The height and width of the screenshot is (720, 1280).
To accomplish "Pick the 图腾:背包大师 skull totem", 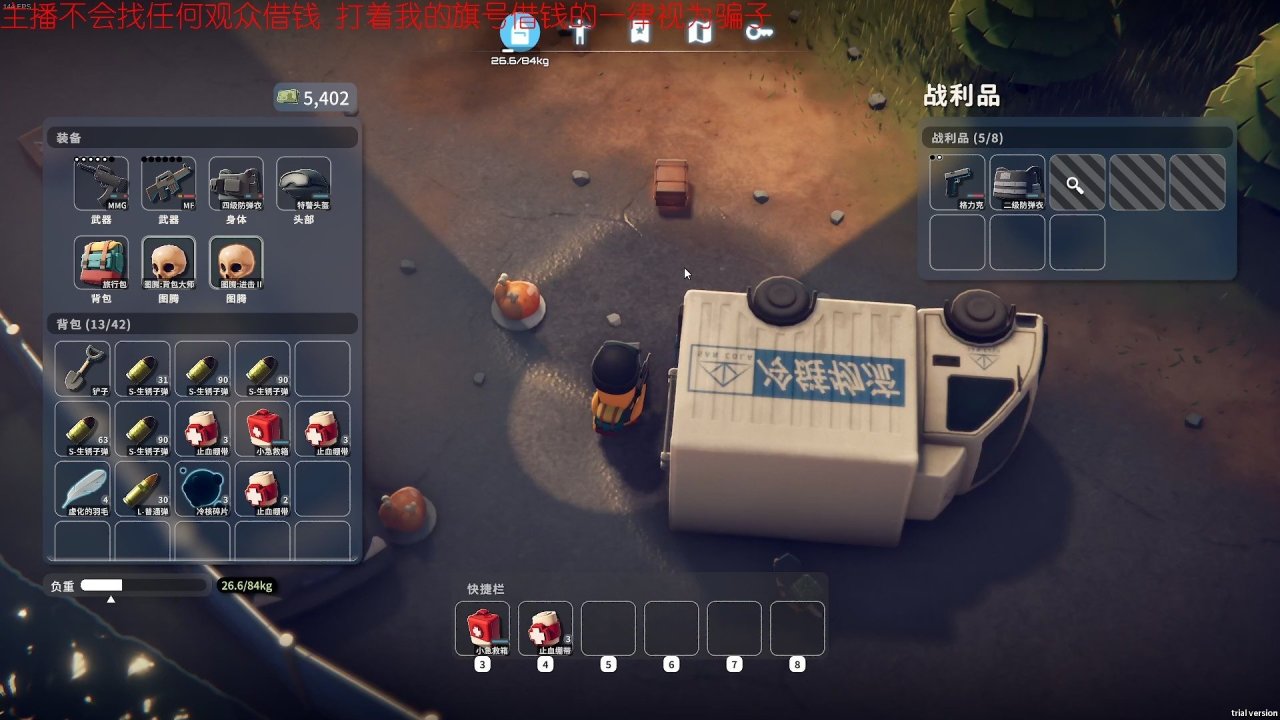I will [x=168, y=263].
